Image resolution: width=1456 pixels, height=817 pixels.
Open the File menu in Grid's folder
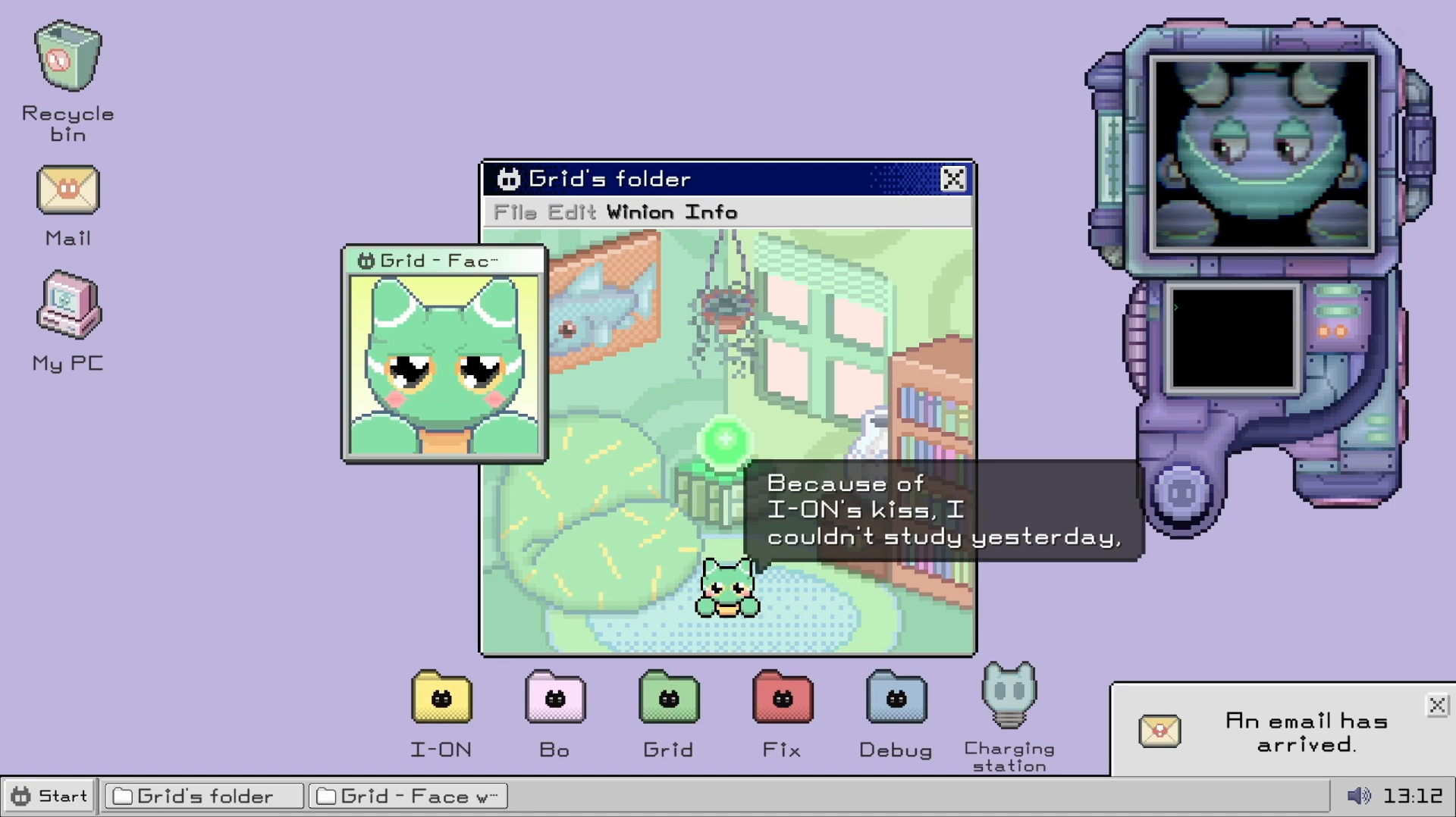click(x=515, y=212)
